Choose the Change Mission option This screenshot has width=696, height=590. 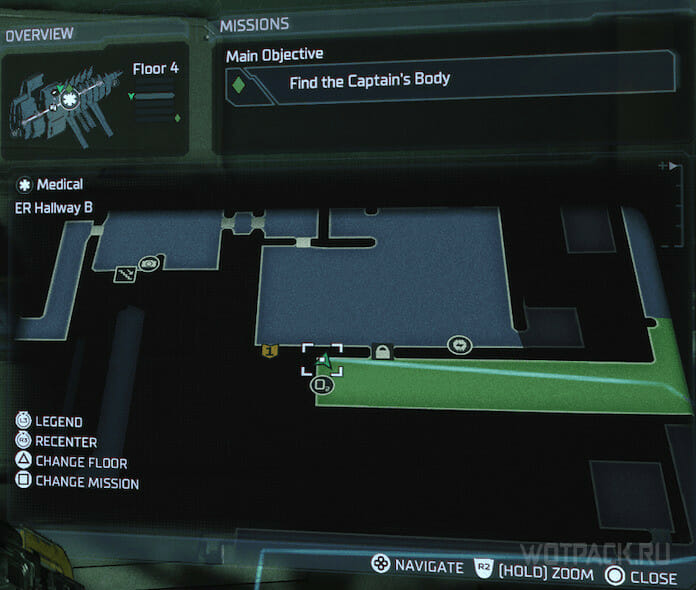click(77, 483)
